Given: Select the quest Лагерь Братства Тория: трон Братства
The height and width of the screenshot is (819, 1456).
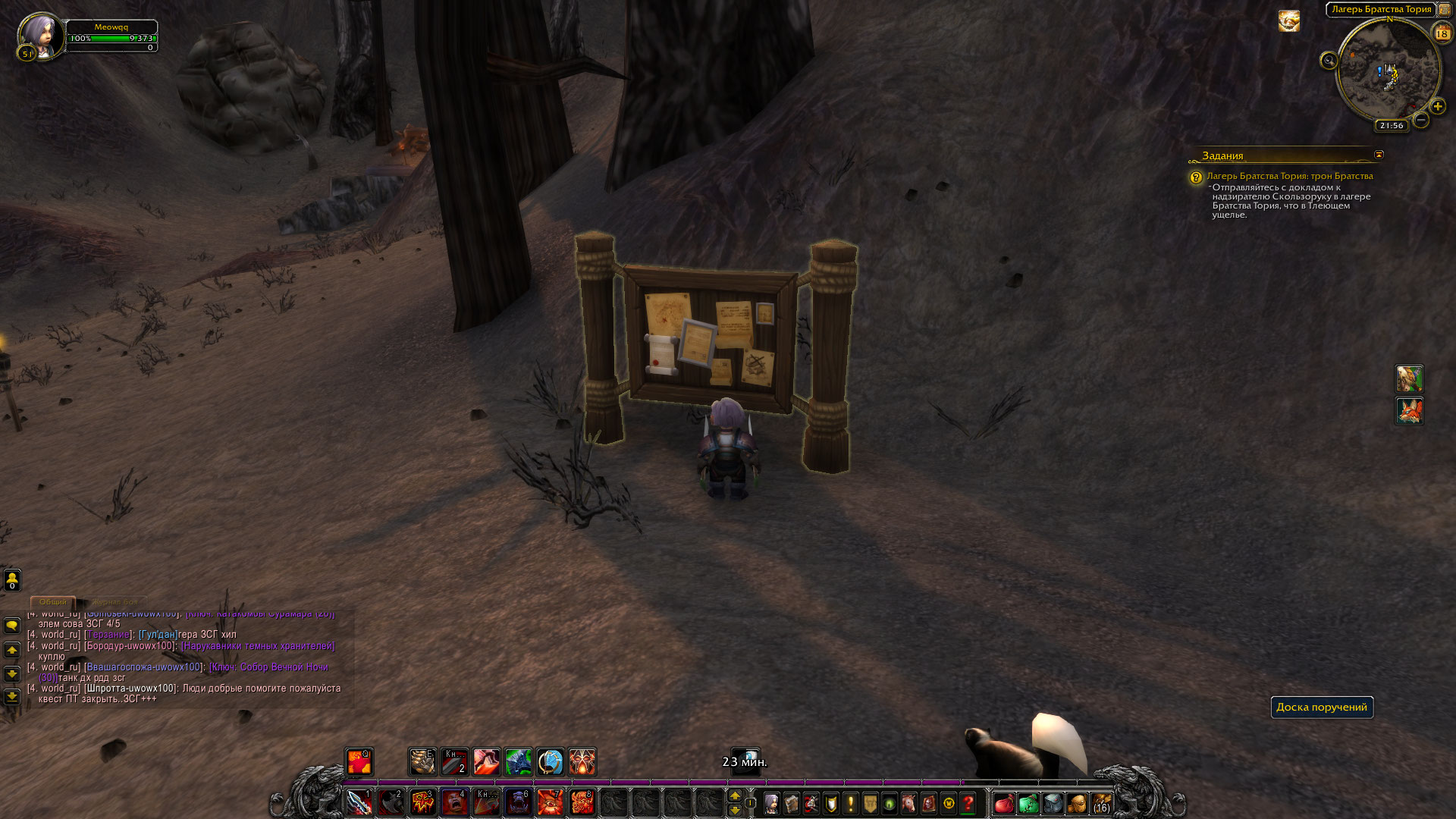Looking at the screenshot, I should click(x=1289, y=176).
